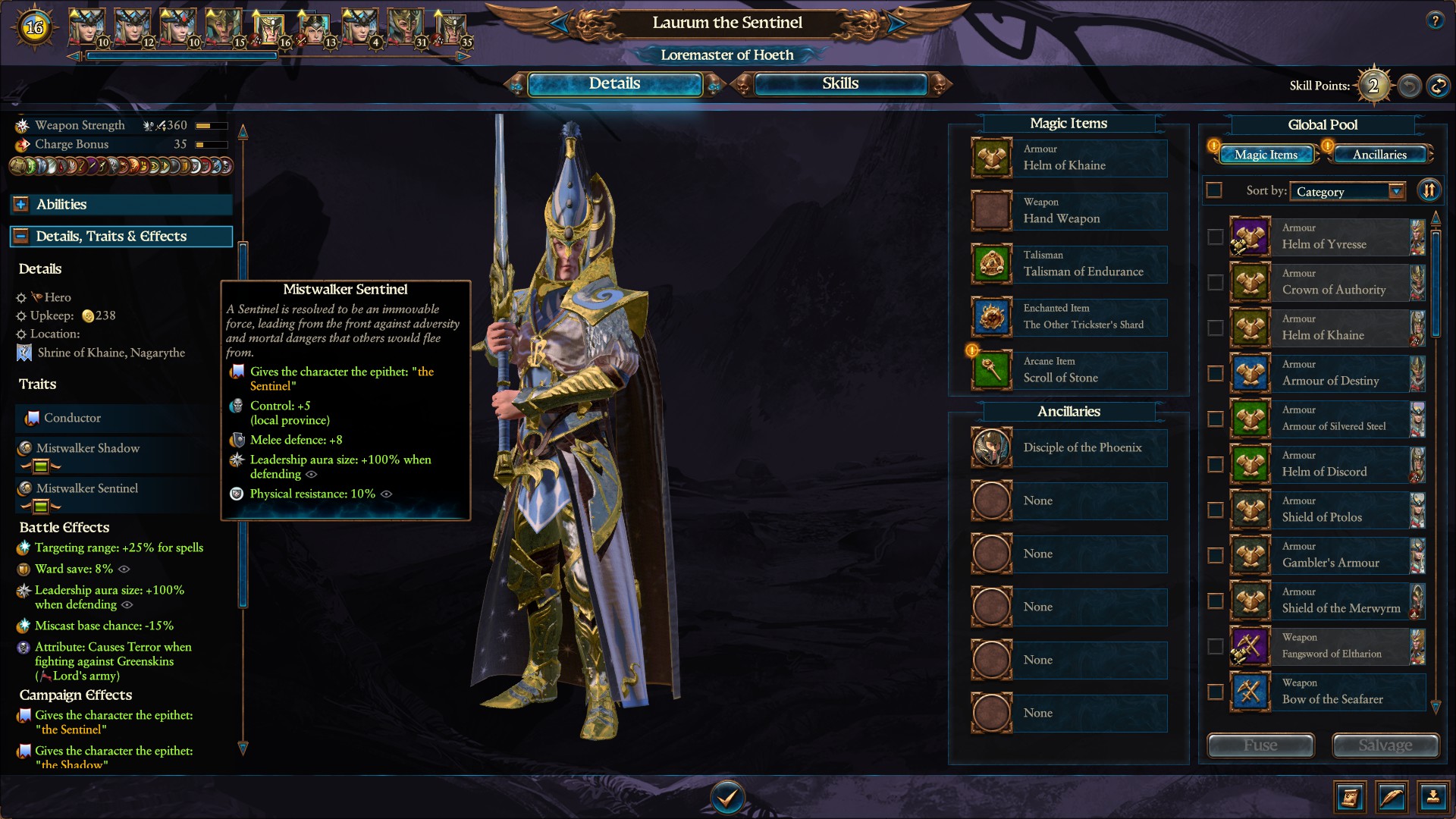Confirm with the checkmark at bottom center
The image size is (1456, 819).
pyautogui.click(x=727, y=797)
